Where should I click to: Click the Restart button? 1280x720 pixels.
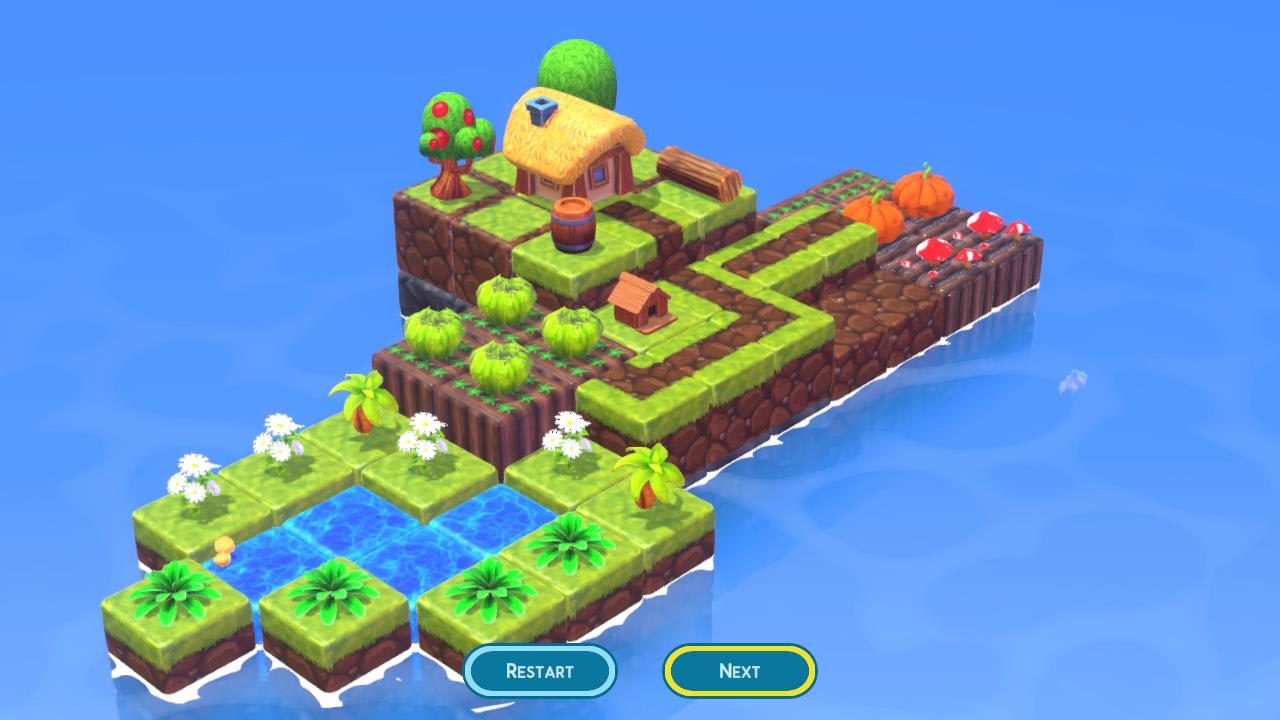point(540,671)
